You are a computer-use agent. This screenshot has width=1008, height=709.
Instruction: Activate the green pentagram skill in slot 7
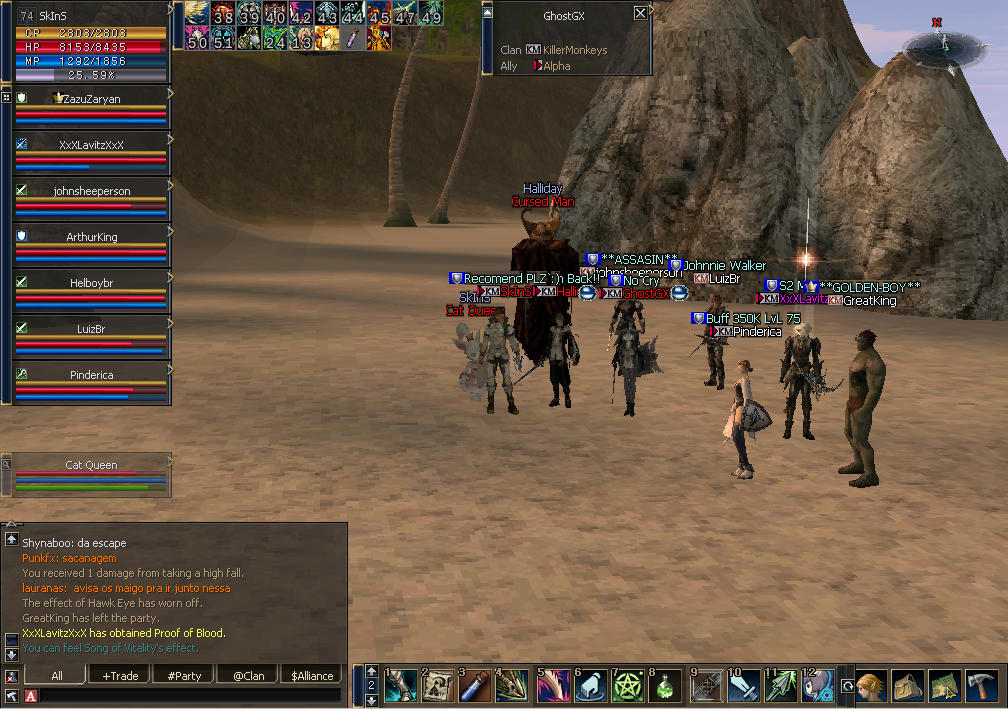pyautogui.click(x=628, y=686)
